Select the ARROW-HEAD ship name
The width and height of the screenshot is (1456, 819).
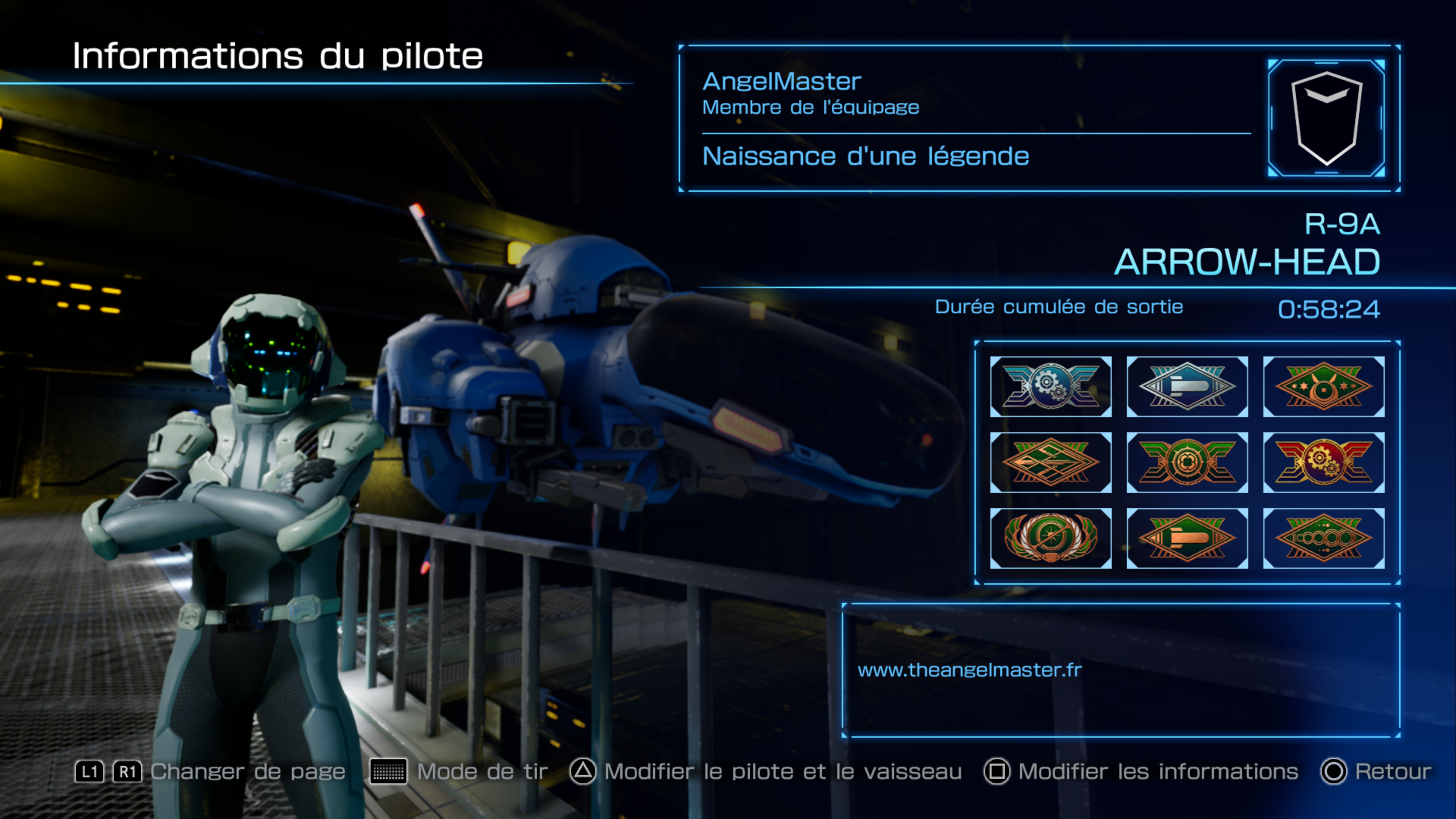(1247, 262)
